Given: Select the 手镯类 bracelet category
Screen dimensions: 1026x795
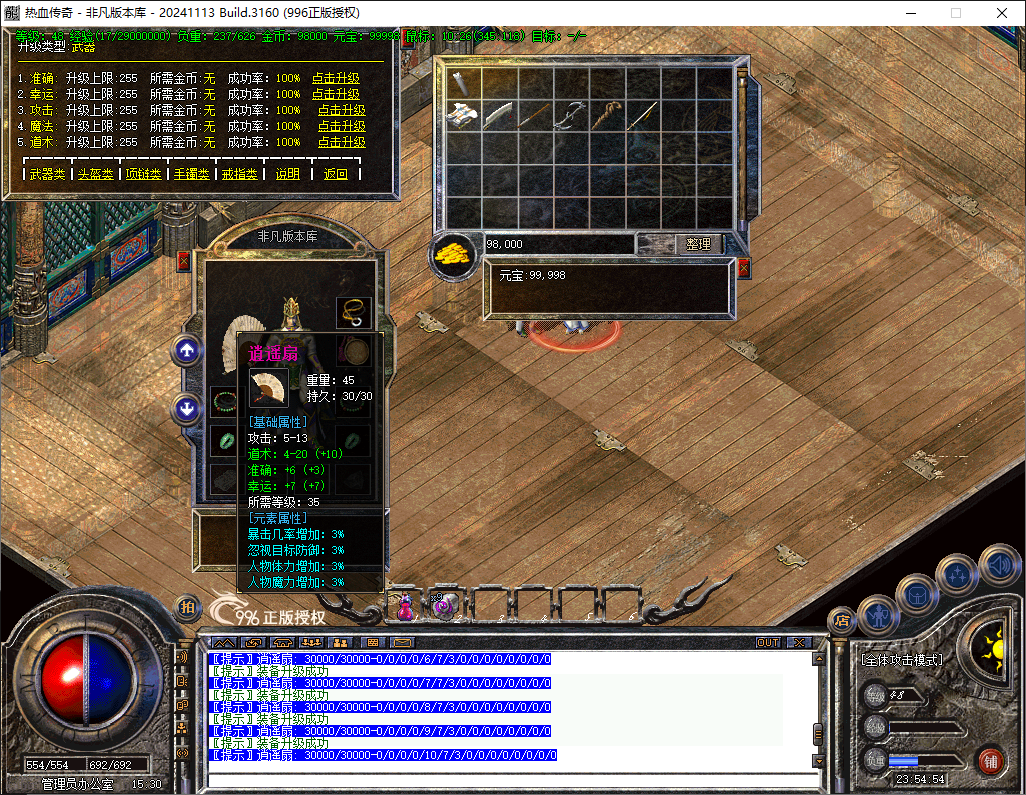Looking at the screenshot, I should (191, 174).
